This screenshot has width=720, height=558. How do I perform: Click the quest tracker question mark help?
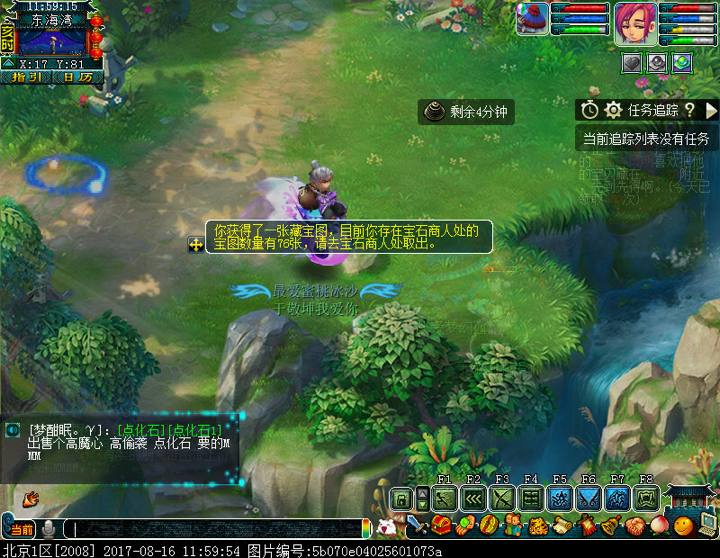click(689, 110)
